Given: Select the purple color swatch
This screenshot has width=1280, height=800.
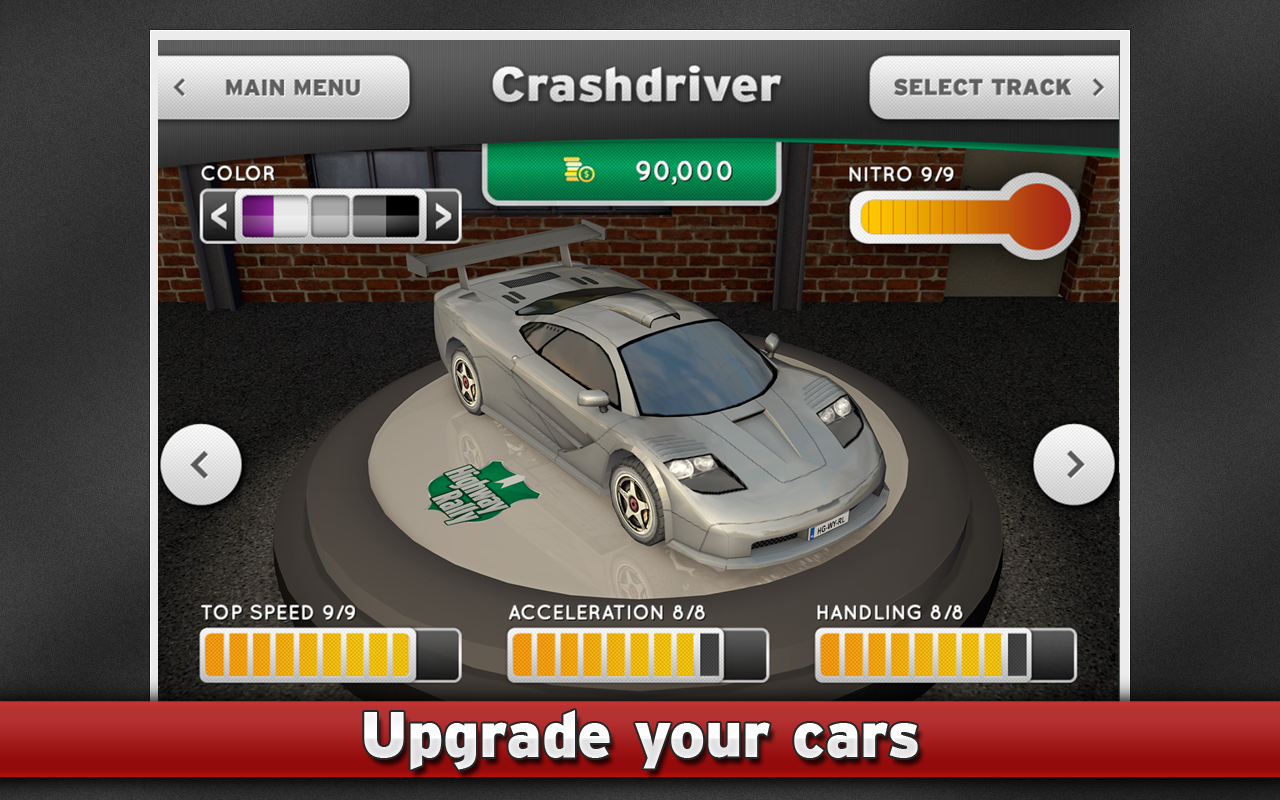Looking at the screenshot, I should coord(258,215).
